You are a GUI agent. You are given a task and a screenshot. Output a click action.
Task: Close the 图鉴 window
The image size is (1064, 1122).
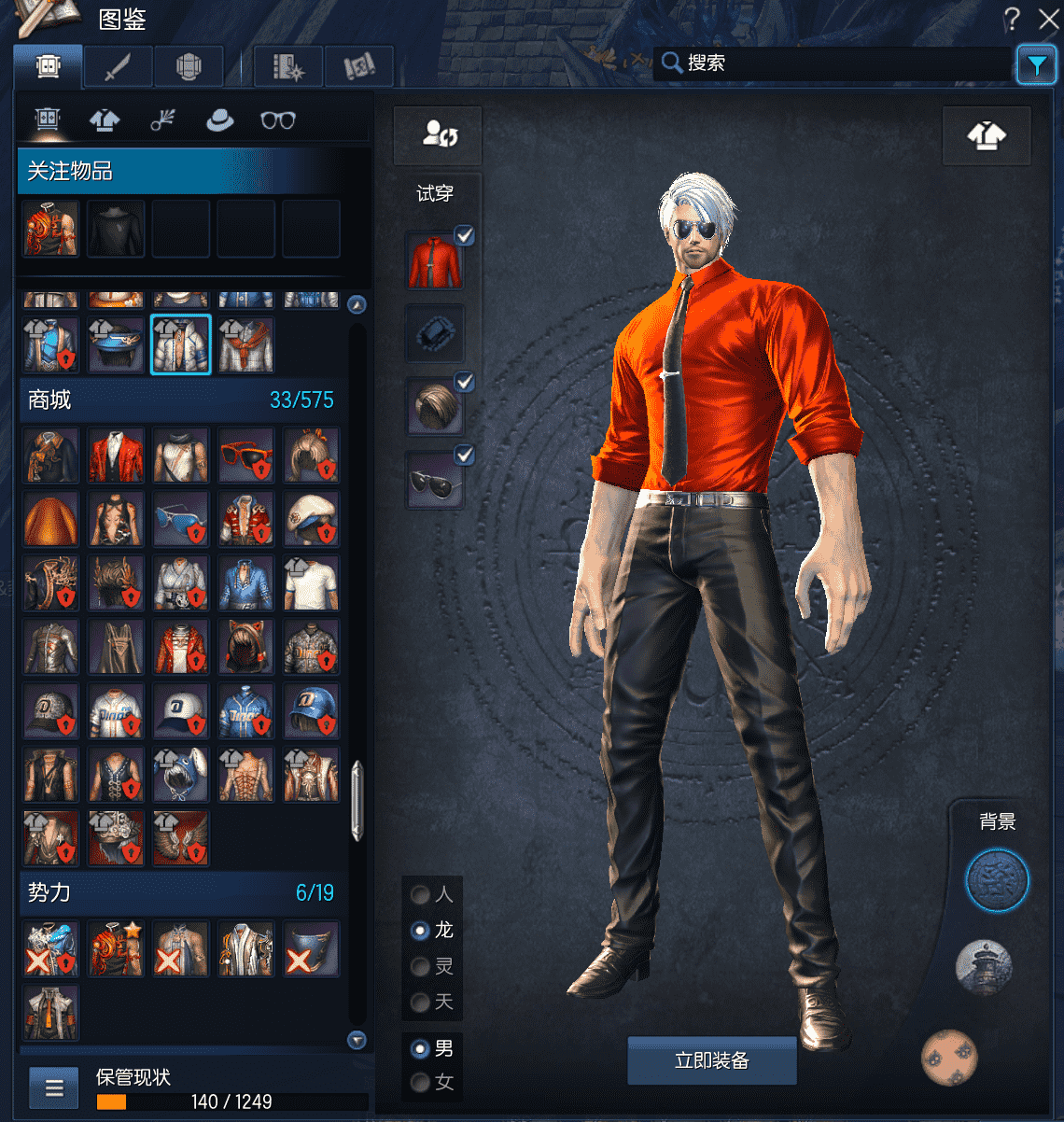point(1047,19)
